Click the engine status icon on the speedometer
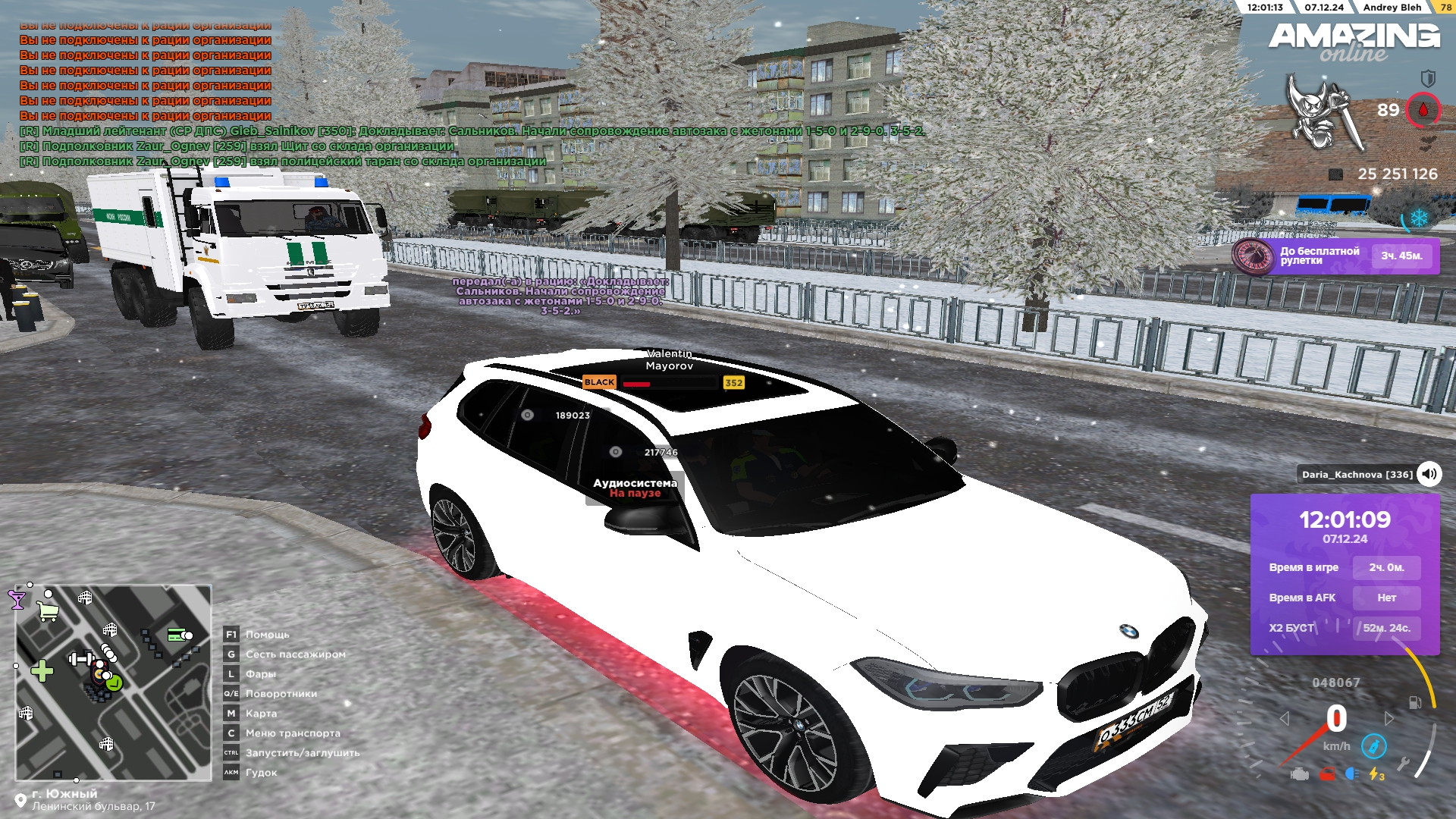Screen dimensions: 1456x819 [1300, 774]
